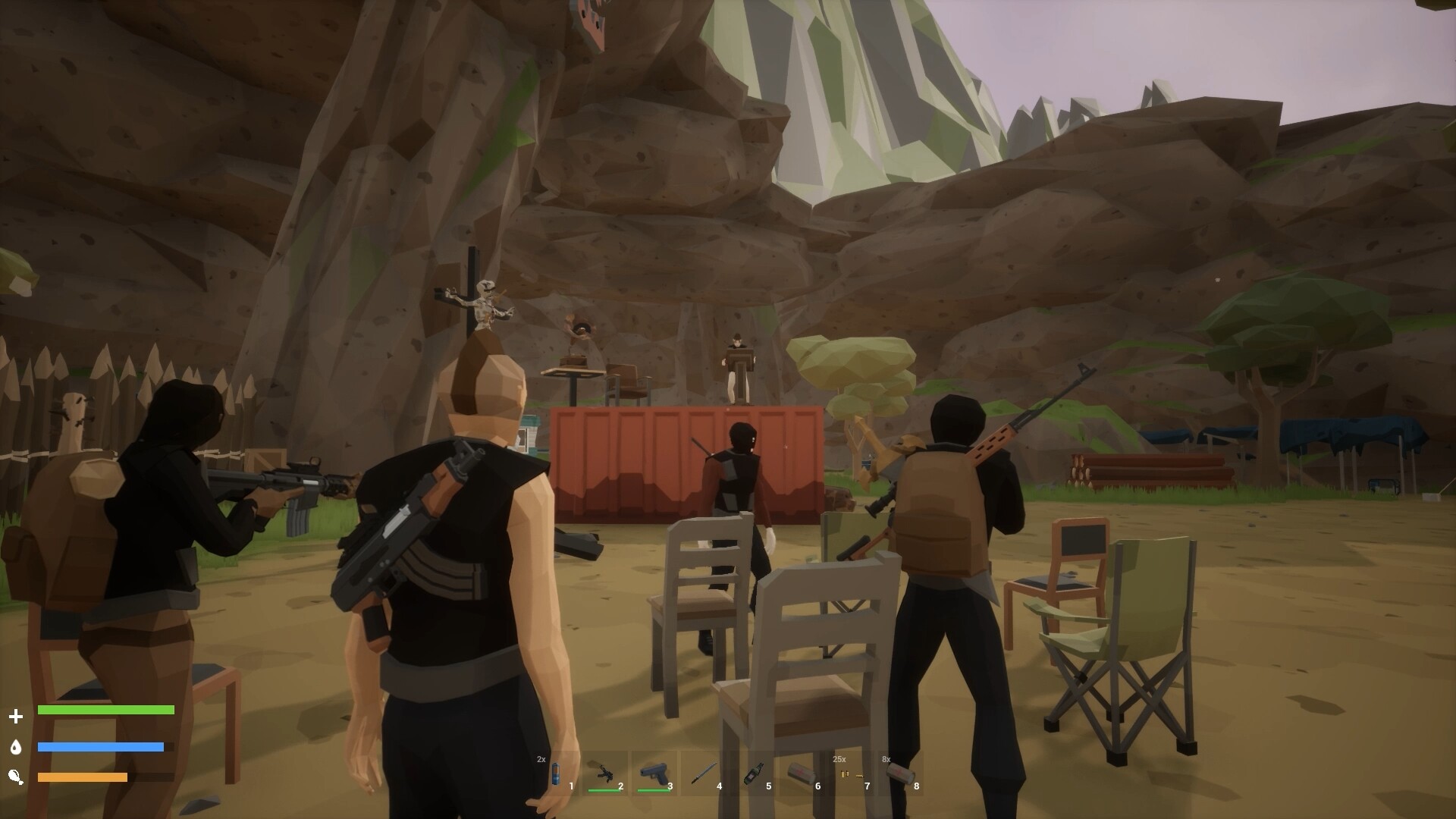The height and width of the screenshot is (819, 1456).
Task: Click the medkit in hotbar slot 6
Action: pyautogui.click(x=799, y=772)
